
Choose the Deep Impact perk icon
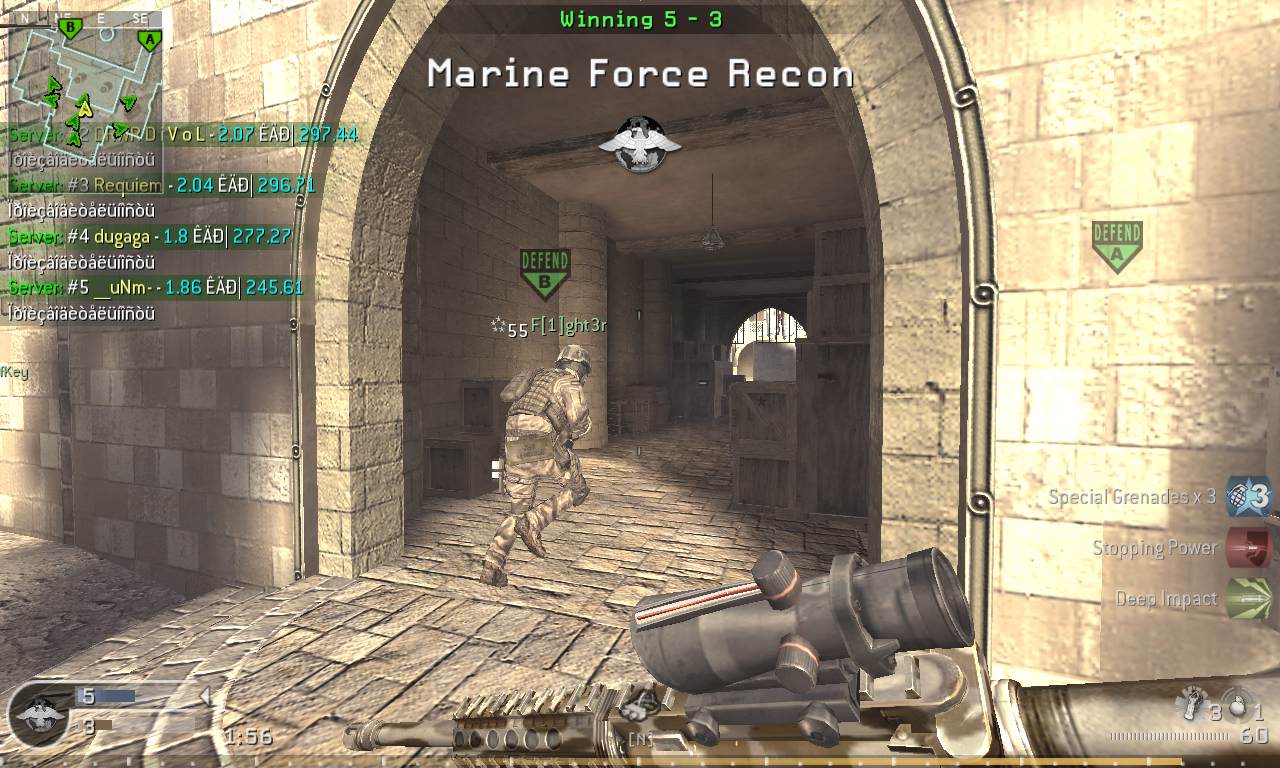point(1248,598)
